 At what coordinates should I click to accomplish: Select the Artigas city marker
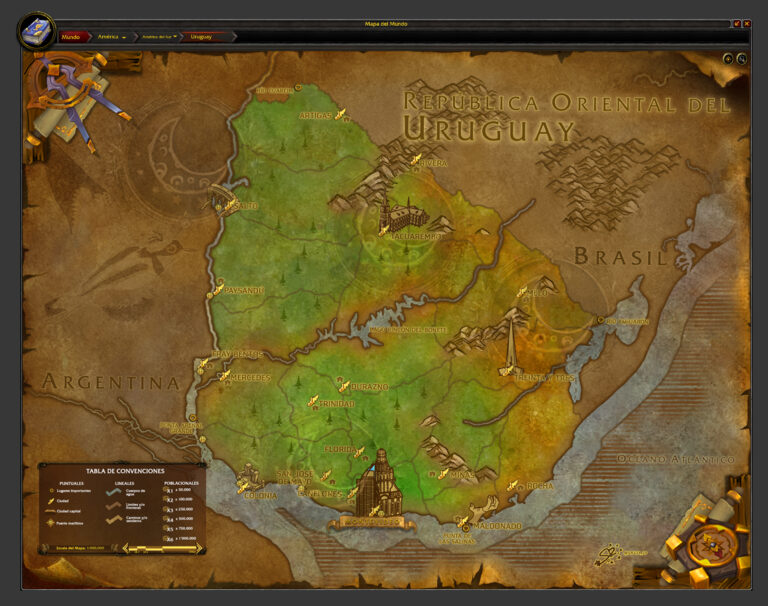(340, 113)
